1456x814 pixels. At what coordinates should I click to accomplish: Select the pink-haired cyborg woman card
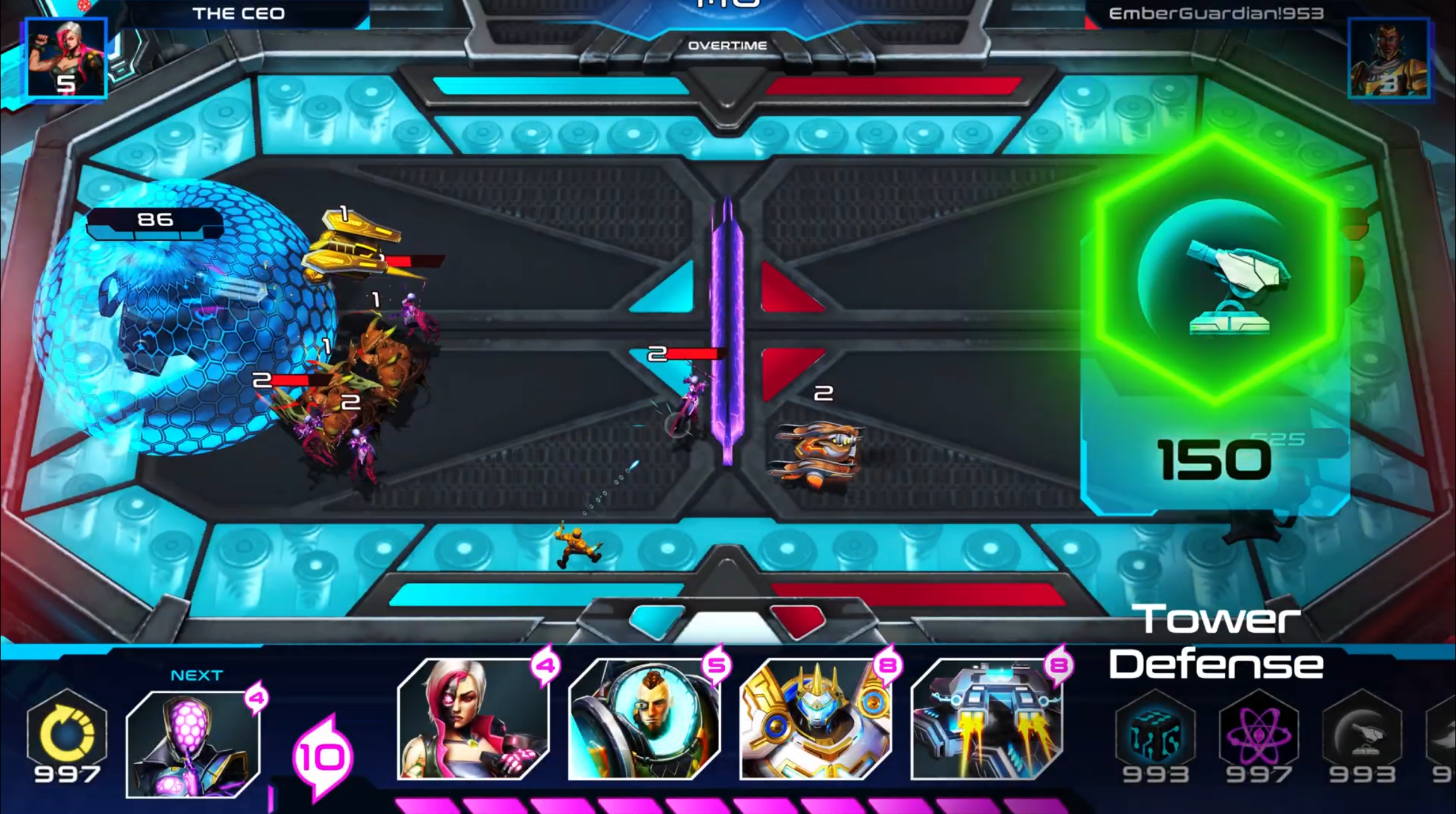click(473, 719)
